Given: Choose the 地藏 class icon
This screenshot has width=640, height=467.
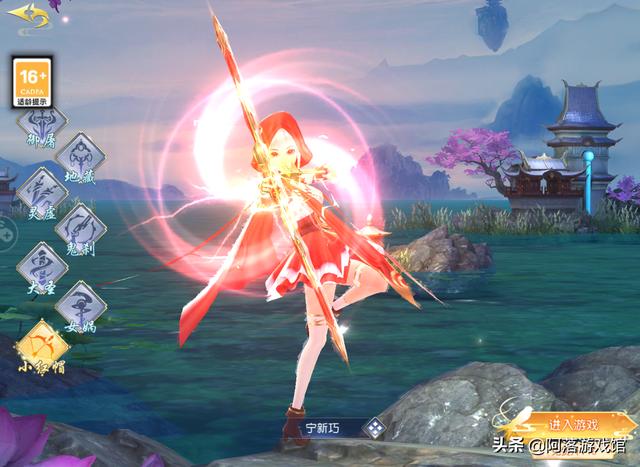Looking at the screenshot, I should tap(79, 156).
